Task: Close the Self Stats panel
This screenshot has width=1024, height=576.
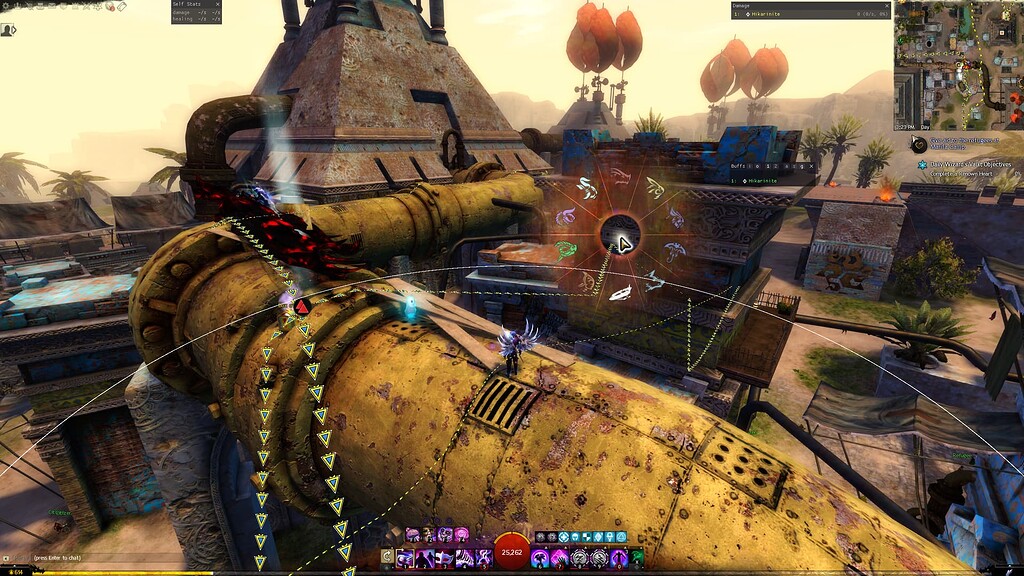Action: [x=217, y=4]
